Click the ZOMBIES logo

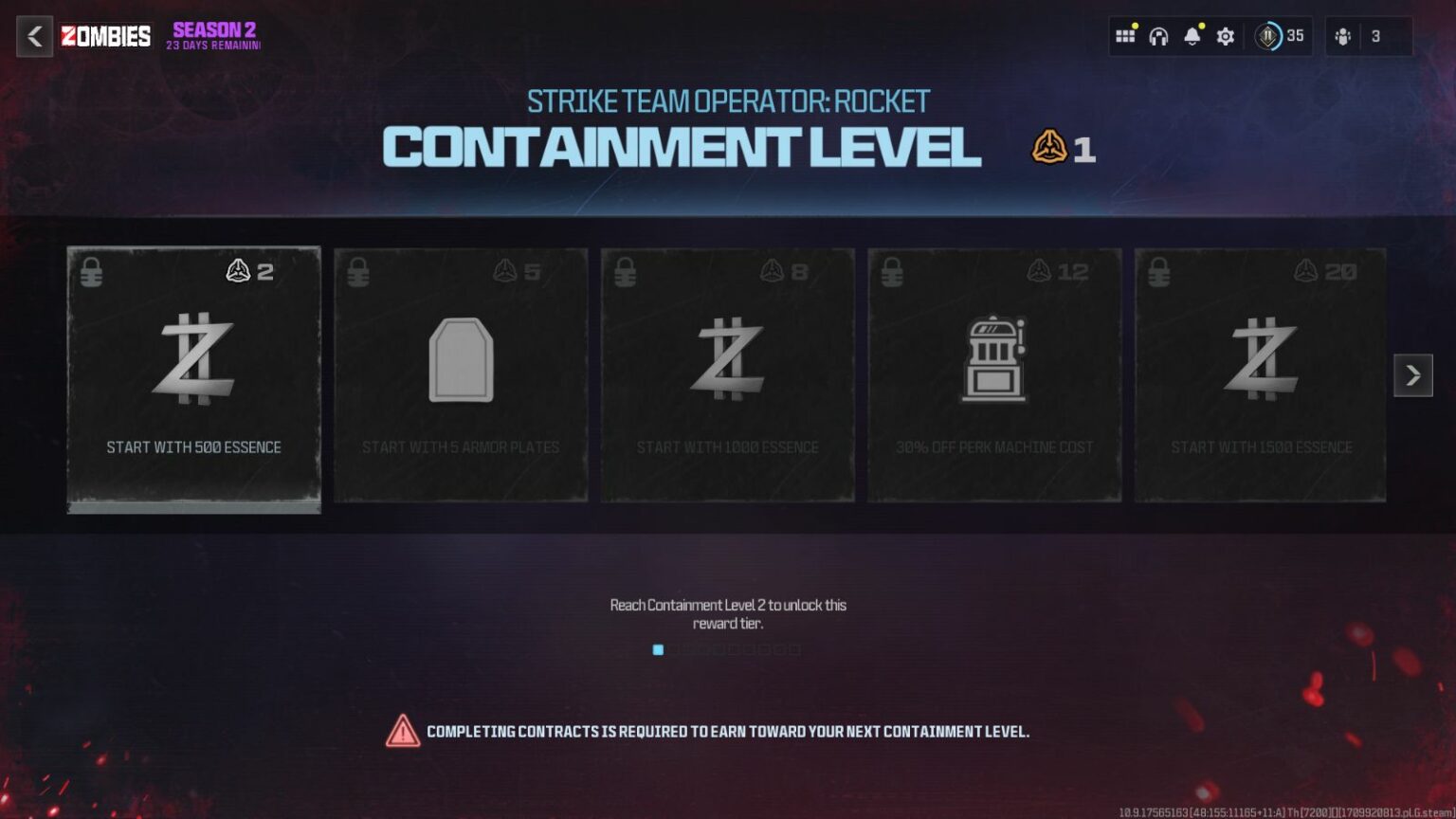click(106, 36)
